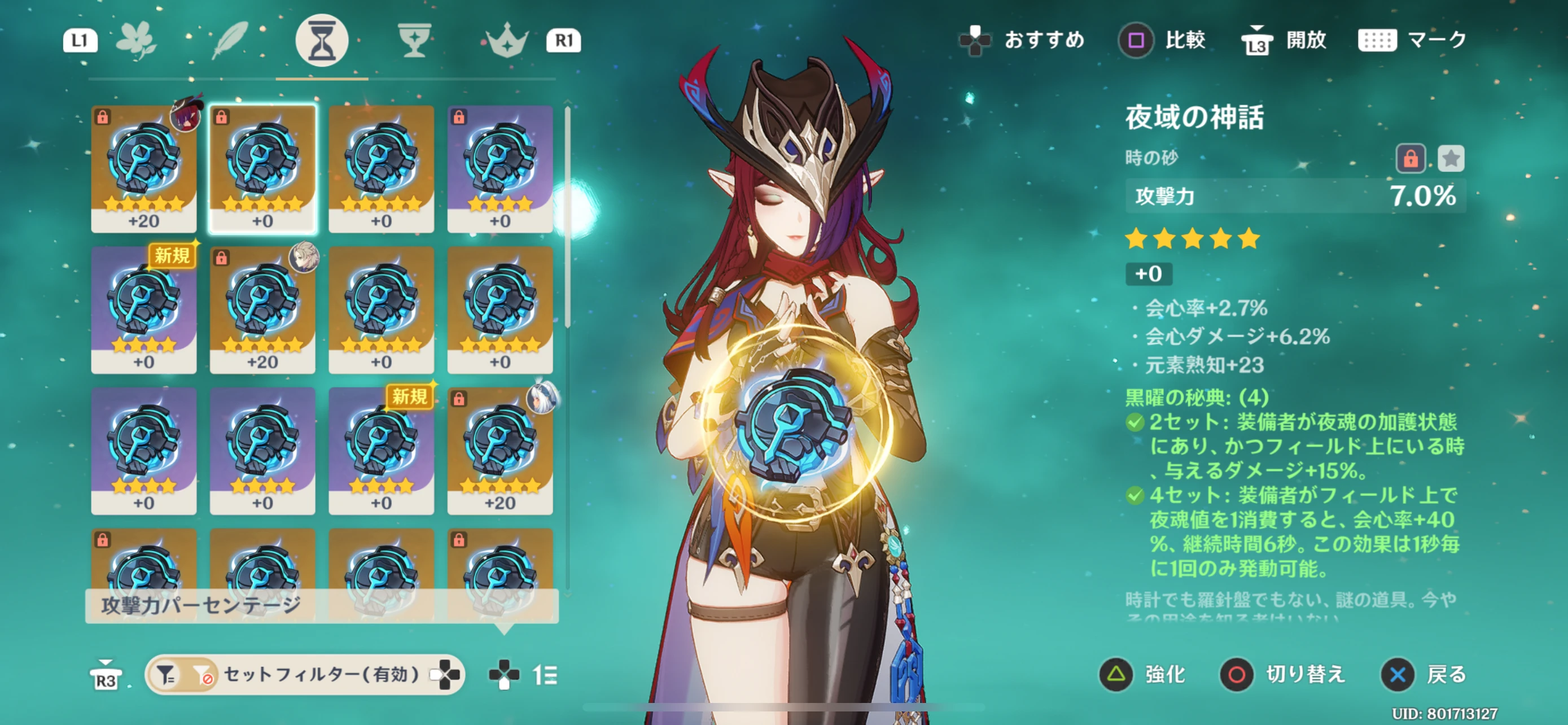Click the 開放 unlock option
This screenshot has width=1568, height=725.
point(1284,40)
